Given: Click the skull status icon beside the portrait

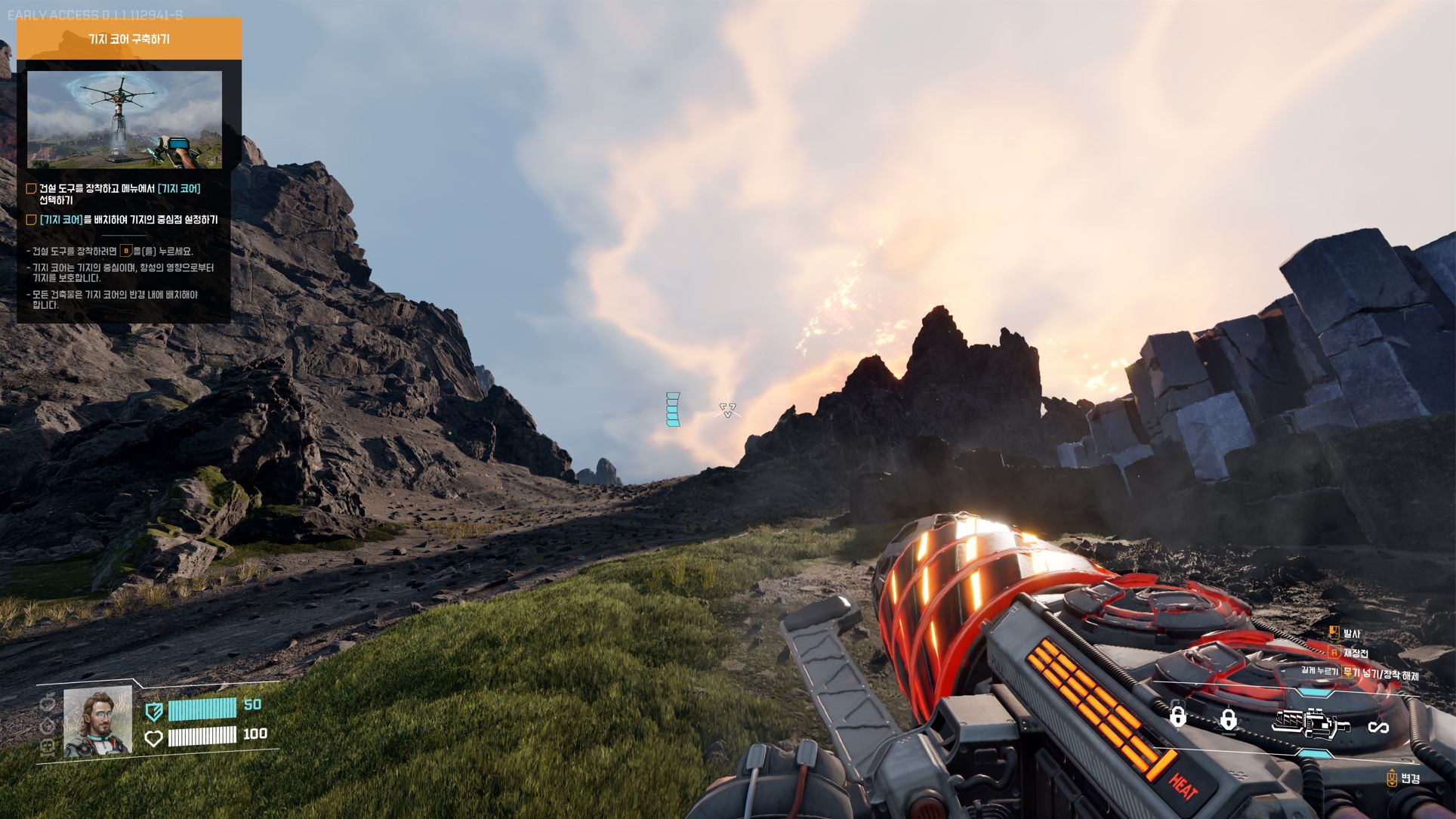Looking at the screenshot, I should coord(47,747).
